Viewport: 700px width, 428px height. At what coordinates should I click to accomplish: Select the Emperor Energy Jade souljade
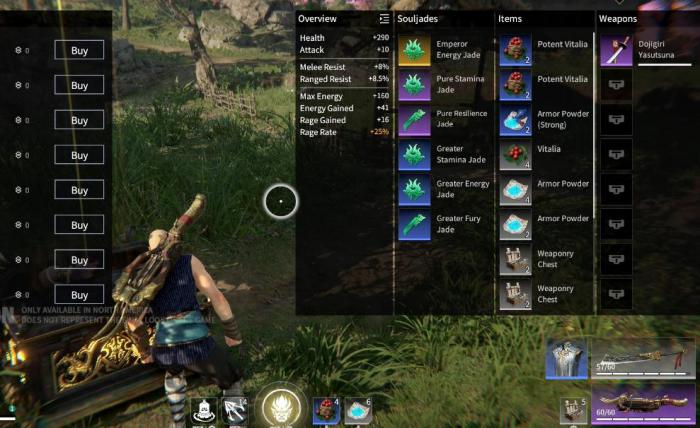(x=415, y=50)
